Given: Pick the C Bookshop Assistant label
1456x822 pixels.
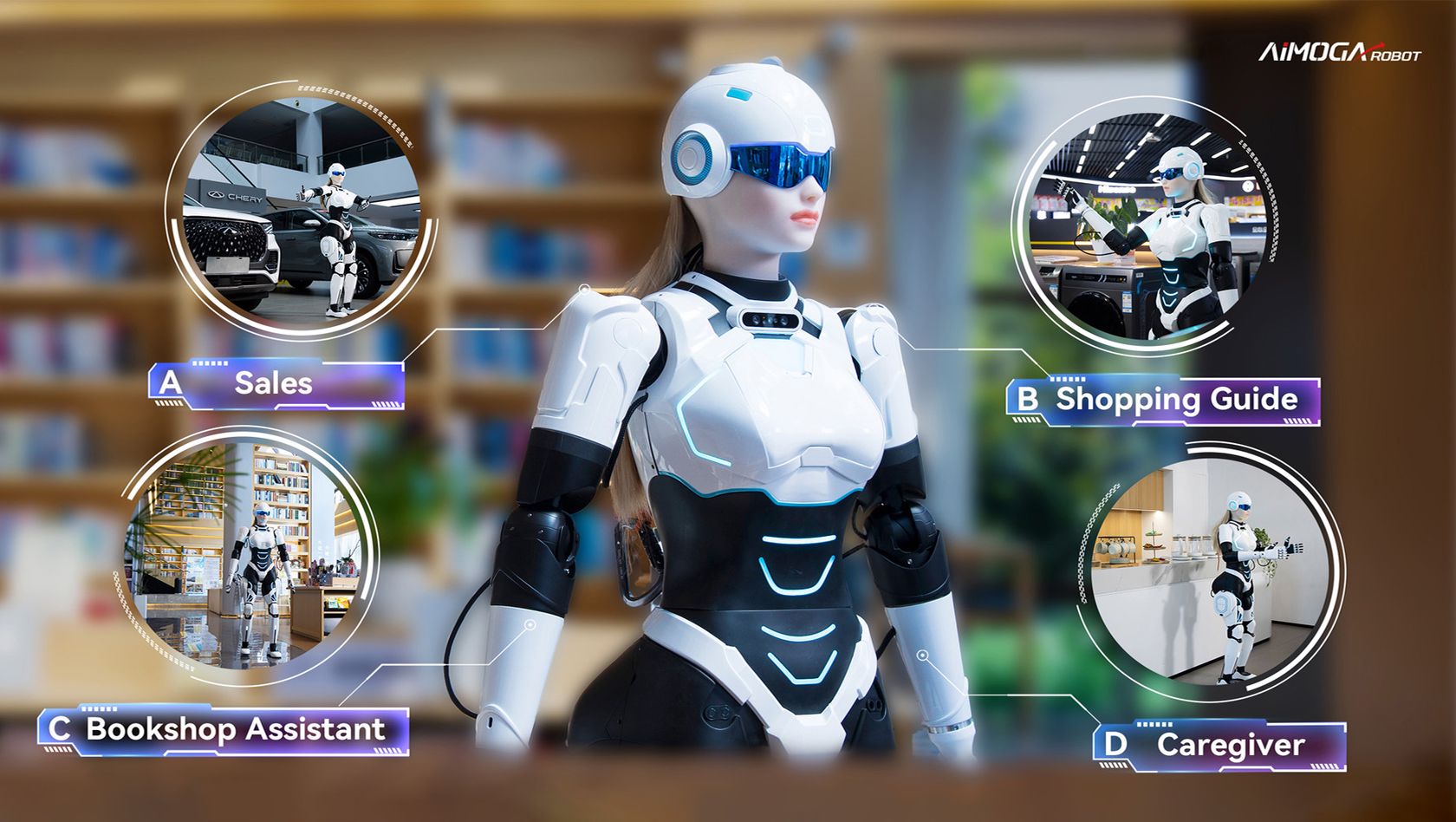Looking at the screenshot, I should 224,728.
